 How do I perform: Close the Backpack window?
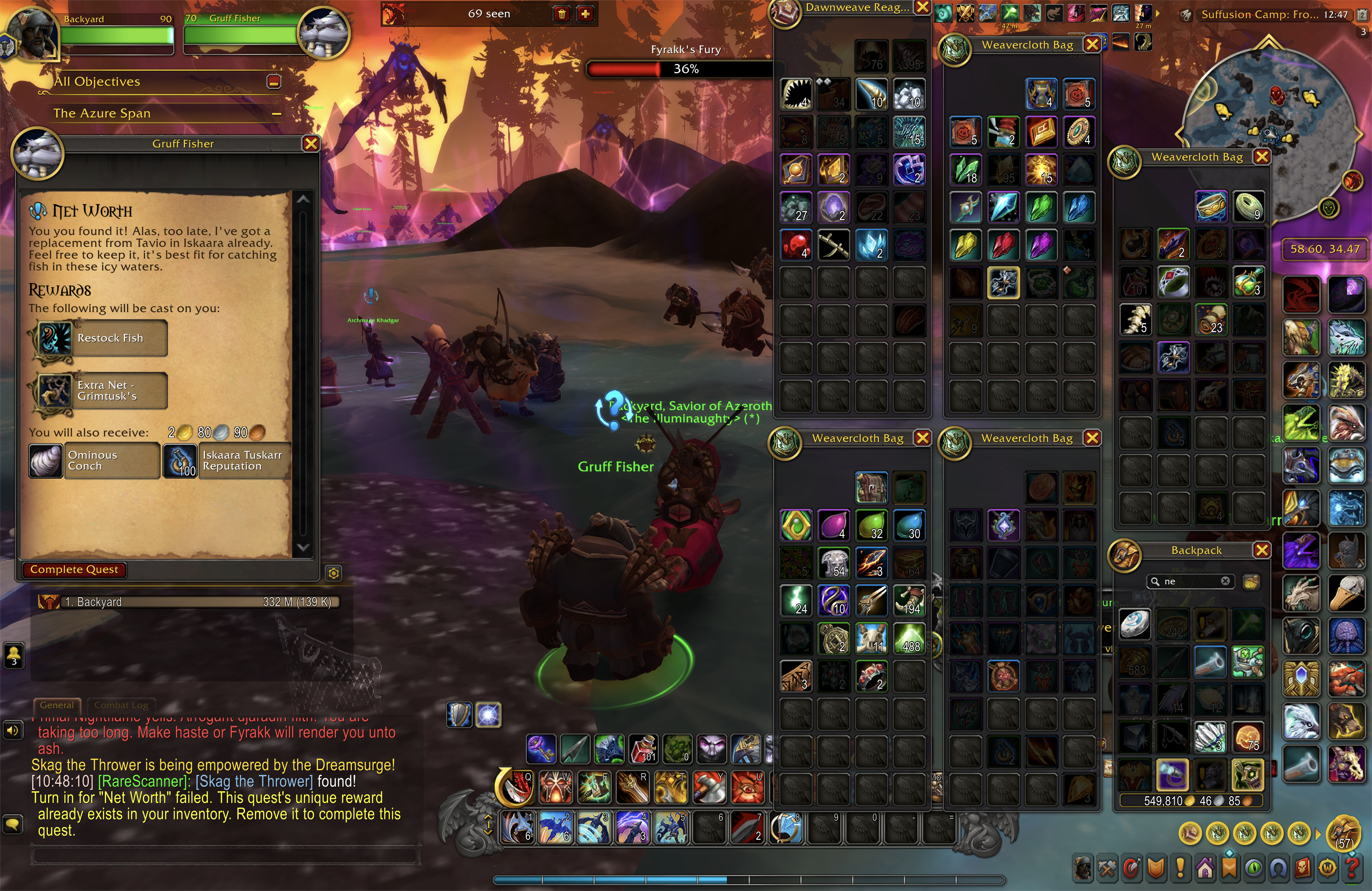tap(1262, 550)
